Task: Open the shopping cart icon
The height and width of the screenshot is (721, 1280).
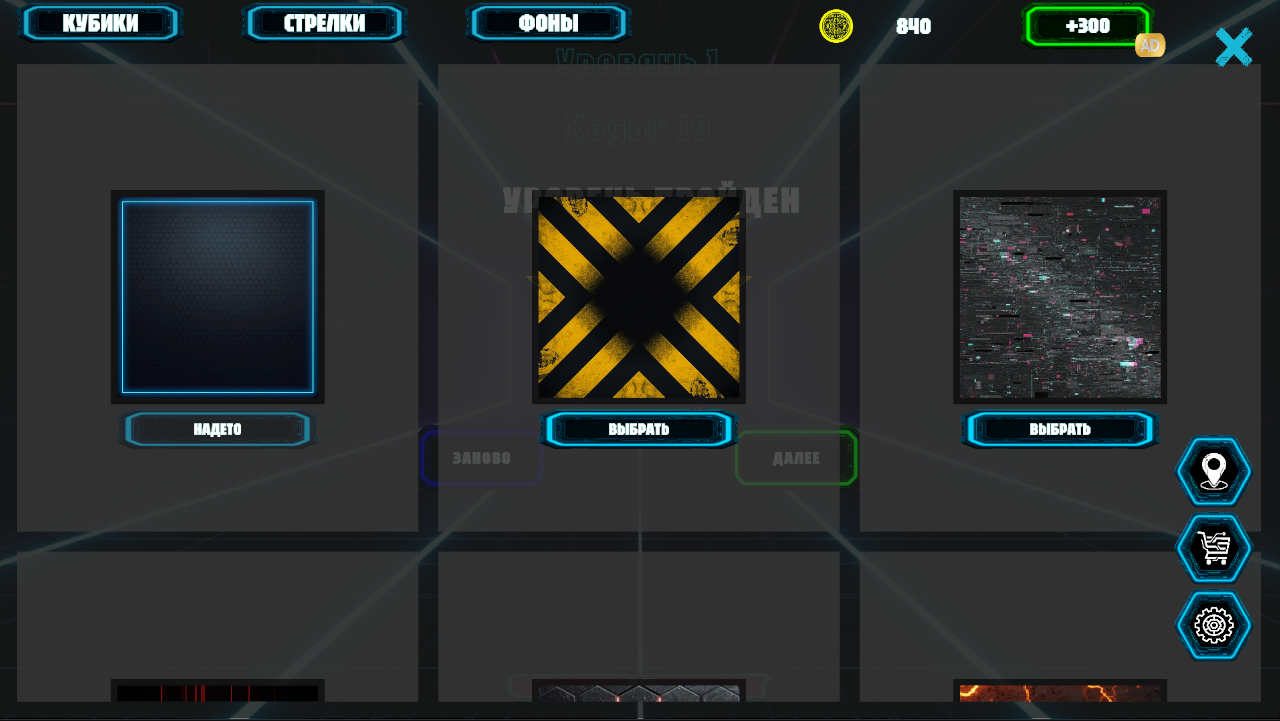Action: pos(1213,548)
